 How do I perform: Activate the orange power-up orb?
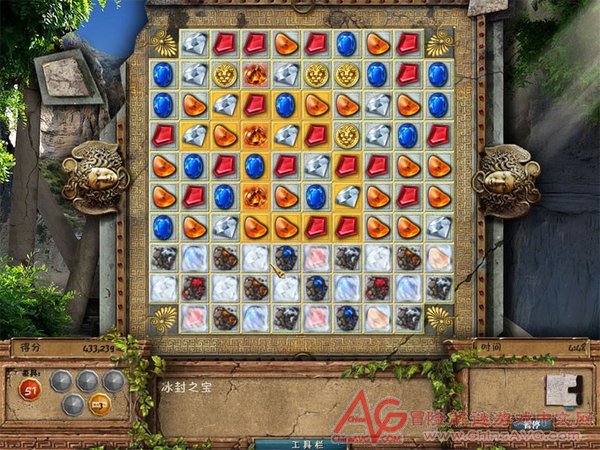[x=100, y=404]
